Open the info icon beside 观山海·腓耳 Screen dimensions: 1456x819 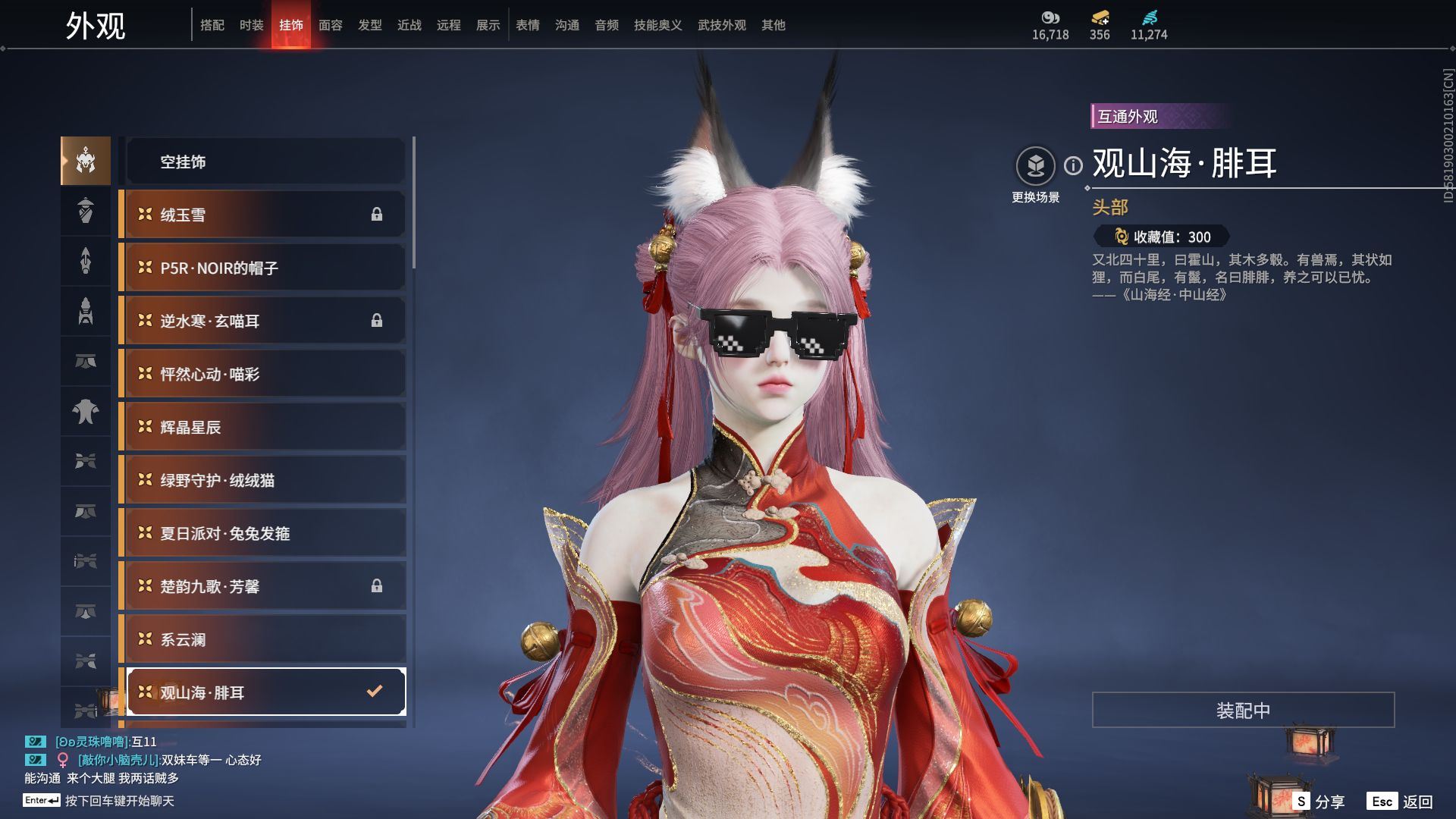pyautogui.click(x=1073, y=165)
